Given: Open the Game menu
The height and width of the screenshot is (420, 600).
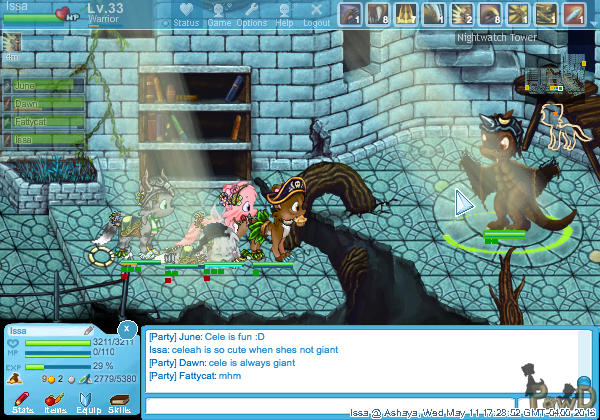Looking at the screenshot, I should pos(219,14).
